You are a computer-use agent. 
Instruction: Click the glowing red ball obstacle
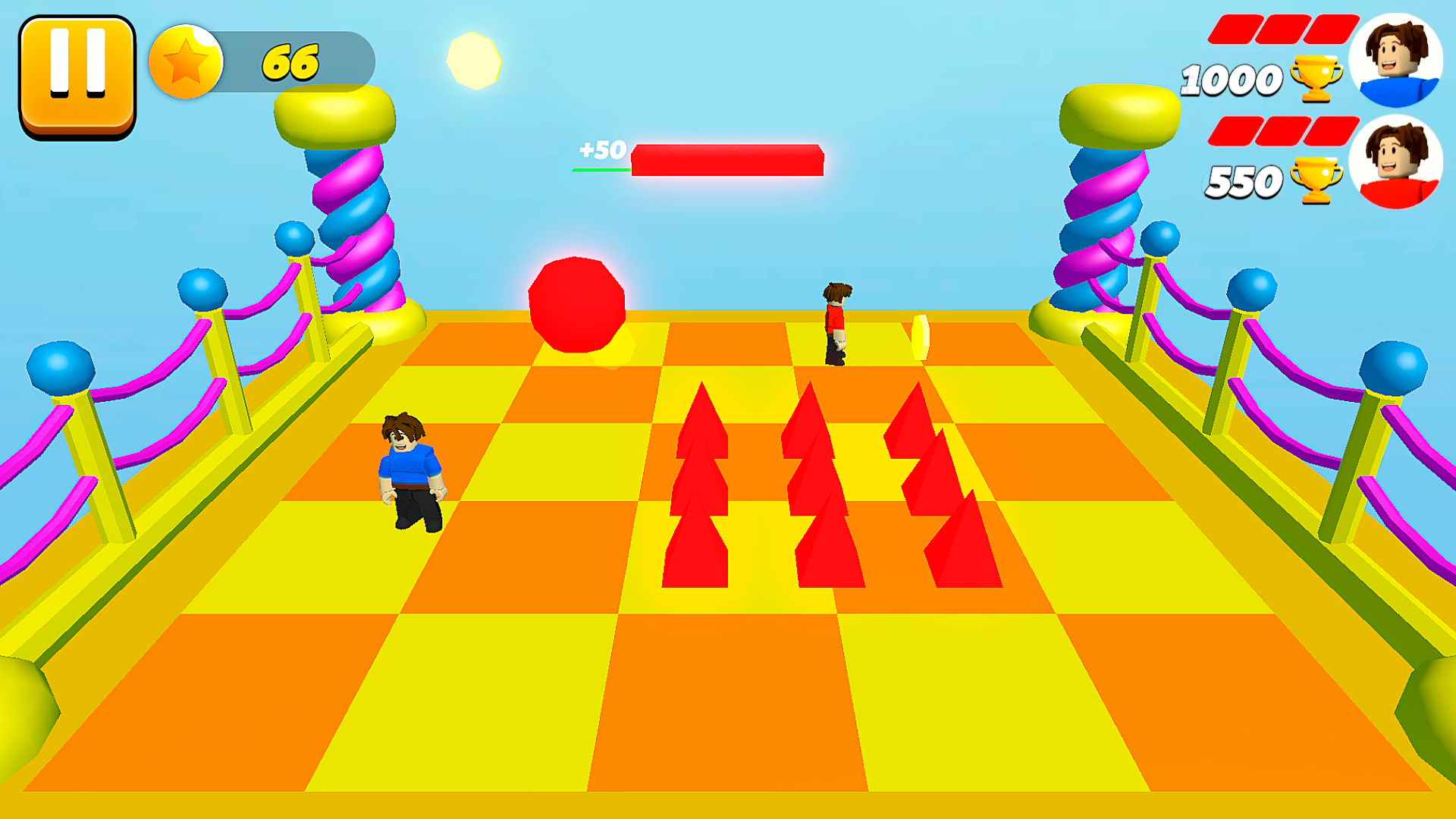(x=578, y=305)
